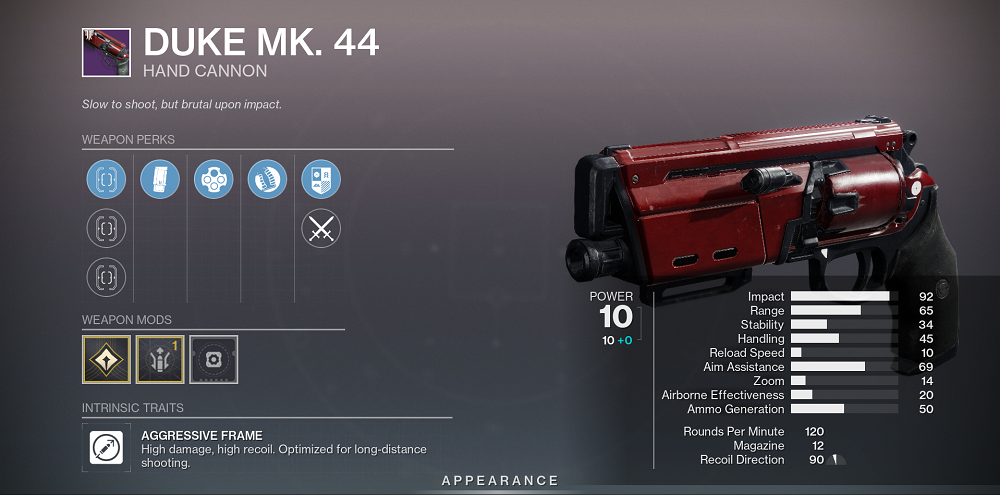The width and height of the screenshot is (1000, 495).
Task: Select the active blue sight perk
Action: click(106, 180)
